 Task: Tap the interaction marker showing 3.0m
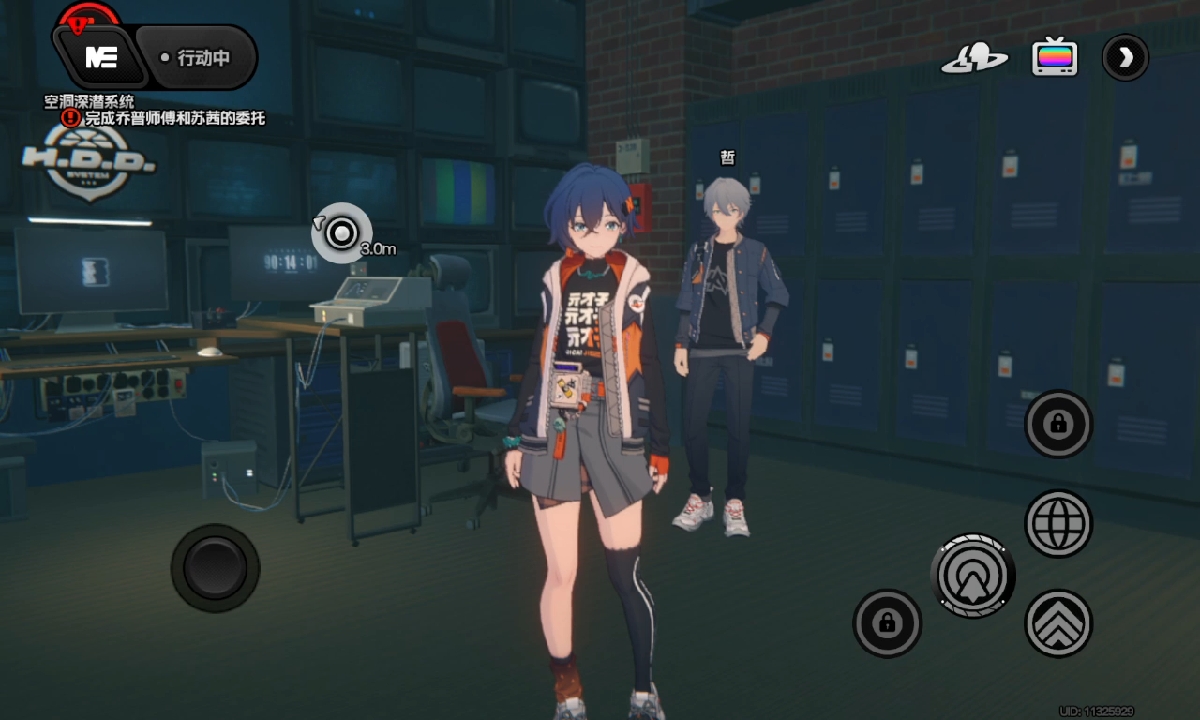pos(342,234)
